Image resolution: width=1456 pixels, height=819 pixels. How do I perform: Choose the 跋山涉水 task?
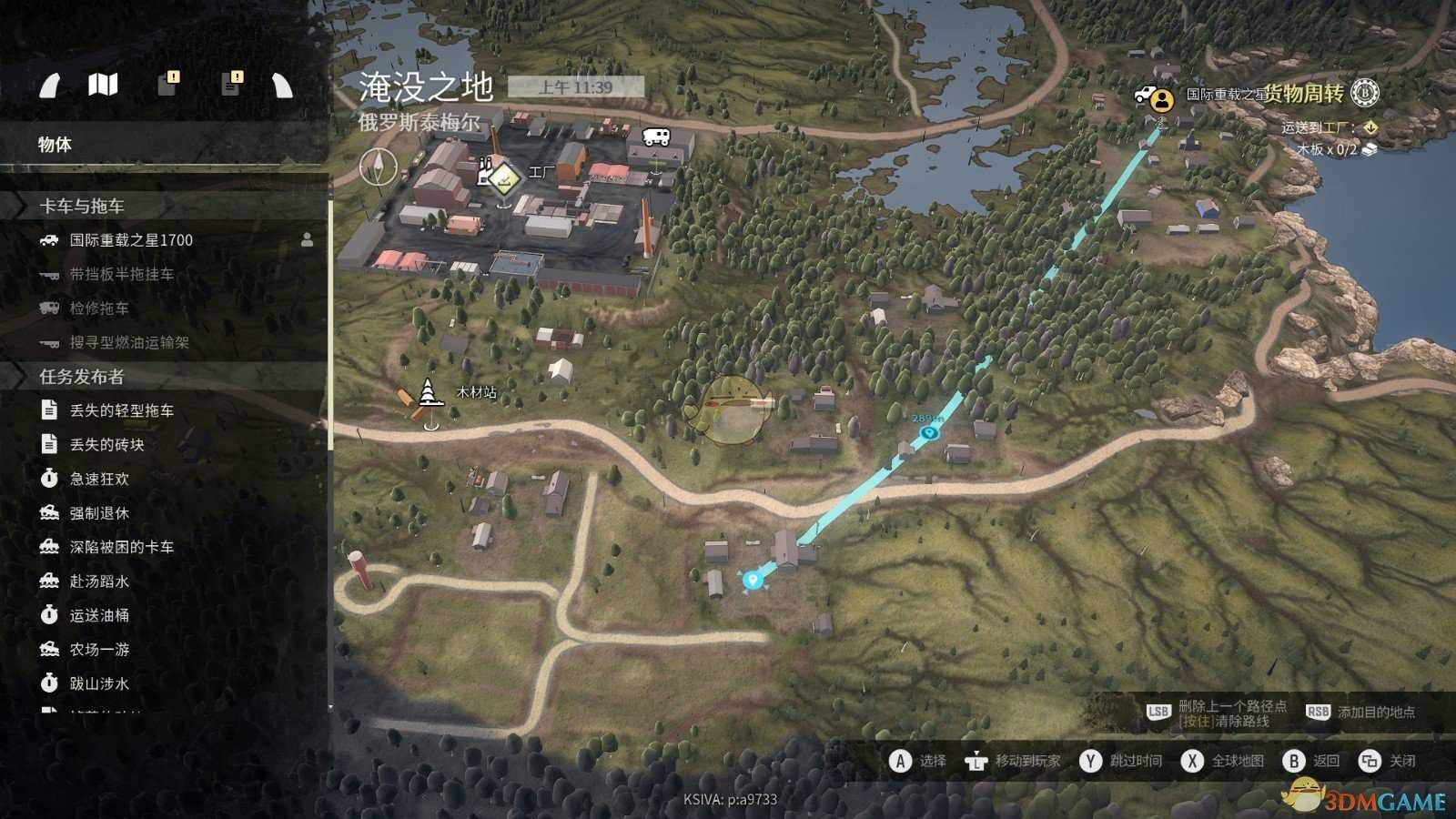pyautogui.click(x=99, y=683)
